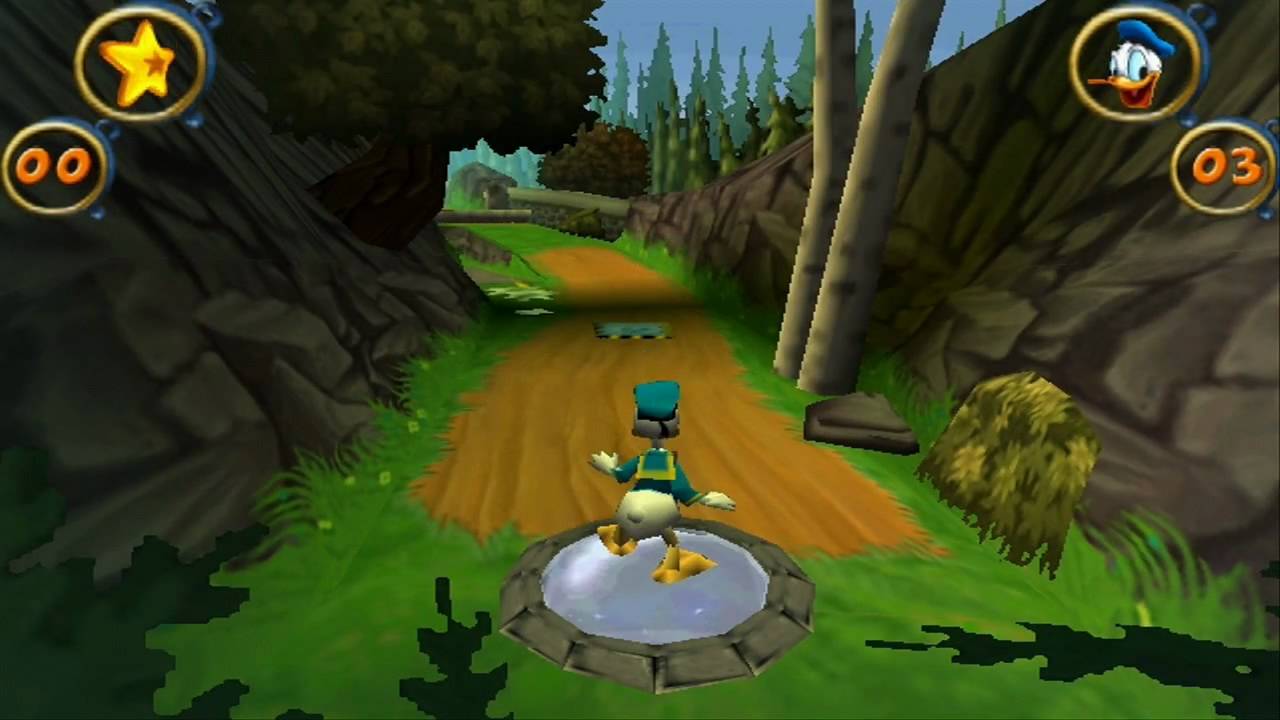Toggle the star collectible counter display

(57, 167)
